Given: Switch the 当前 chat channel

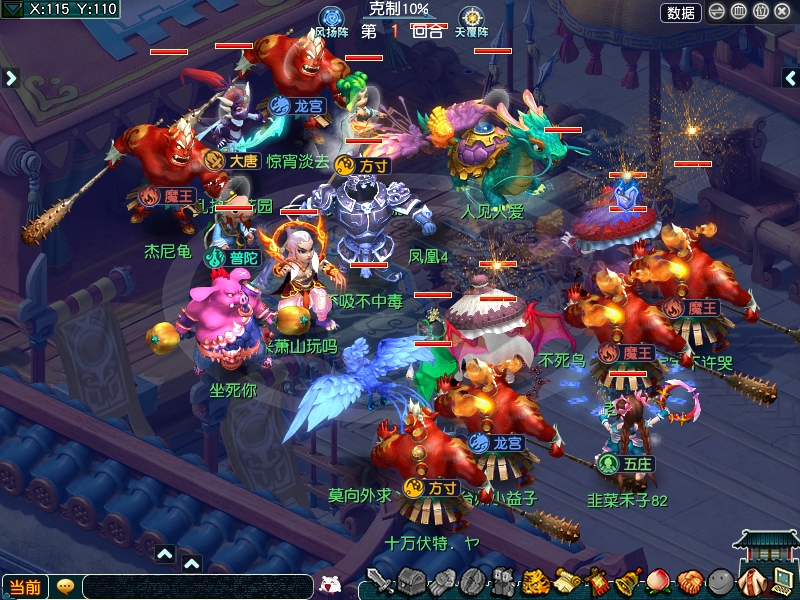Looking at the screenshot, I should tap(25, 587).
